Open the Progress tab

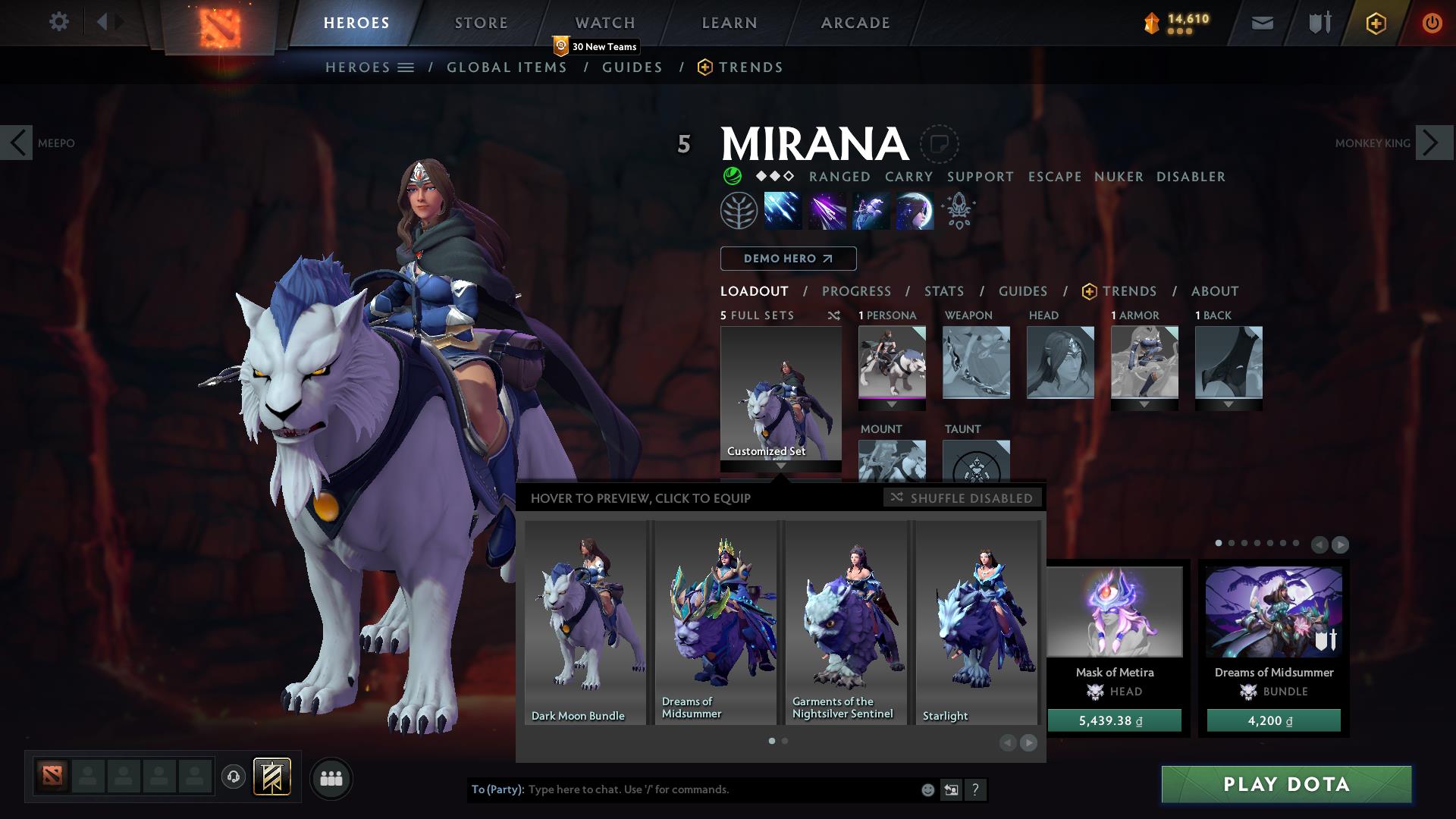[x=856, y=291]
